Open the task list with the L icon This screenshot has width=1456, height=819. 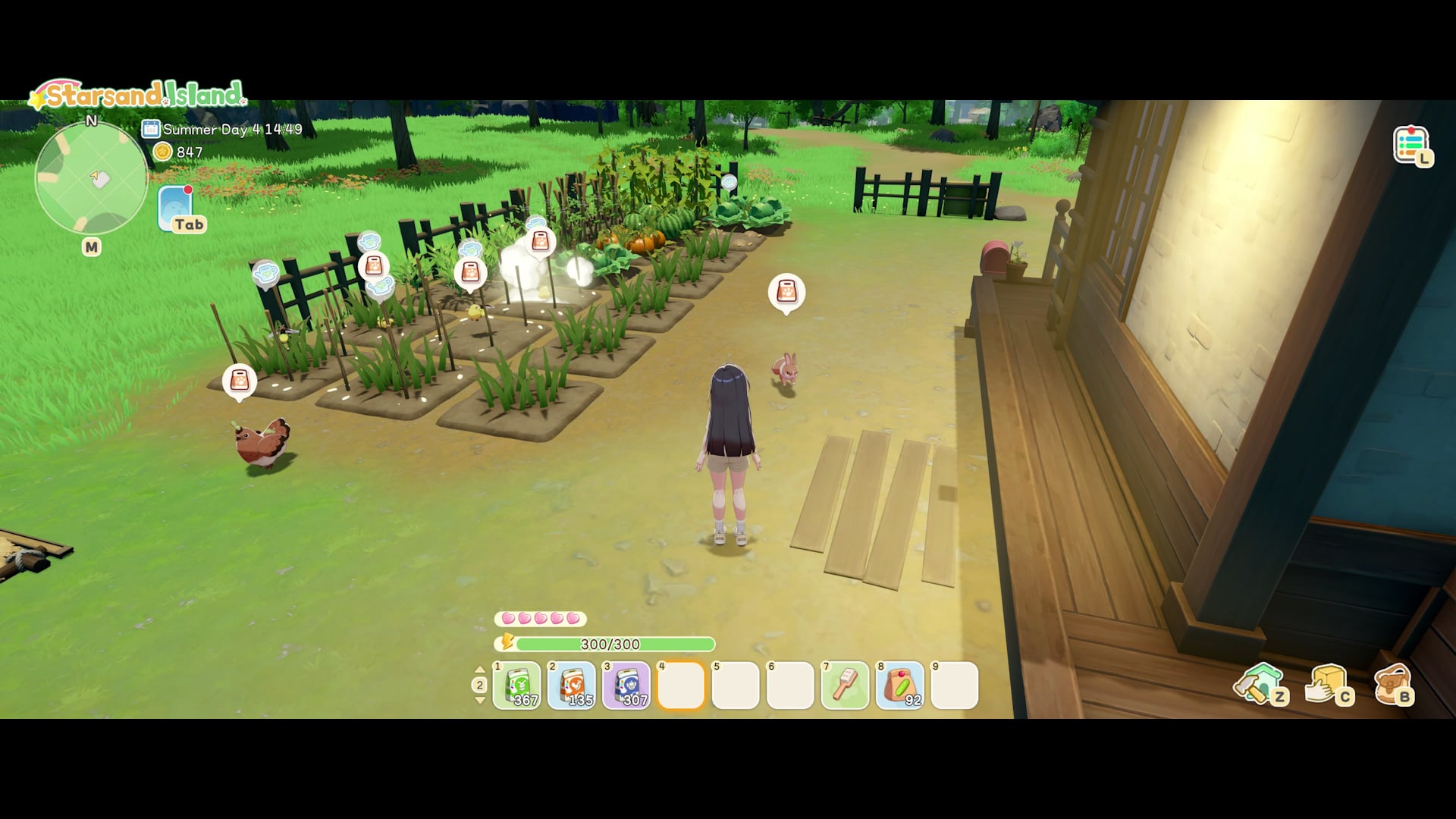click(1410, 143)
